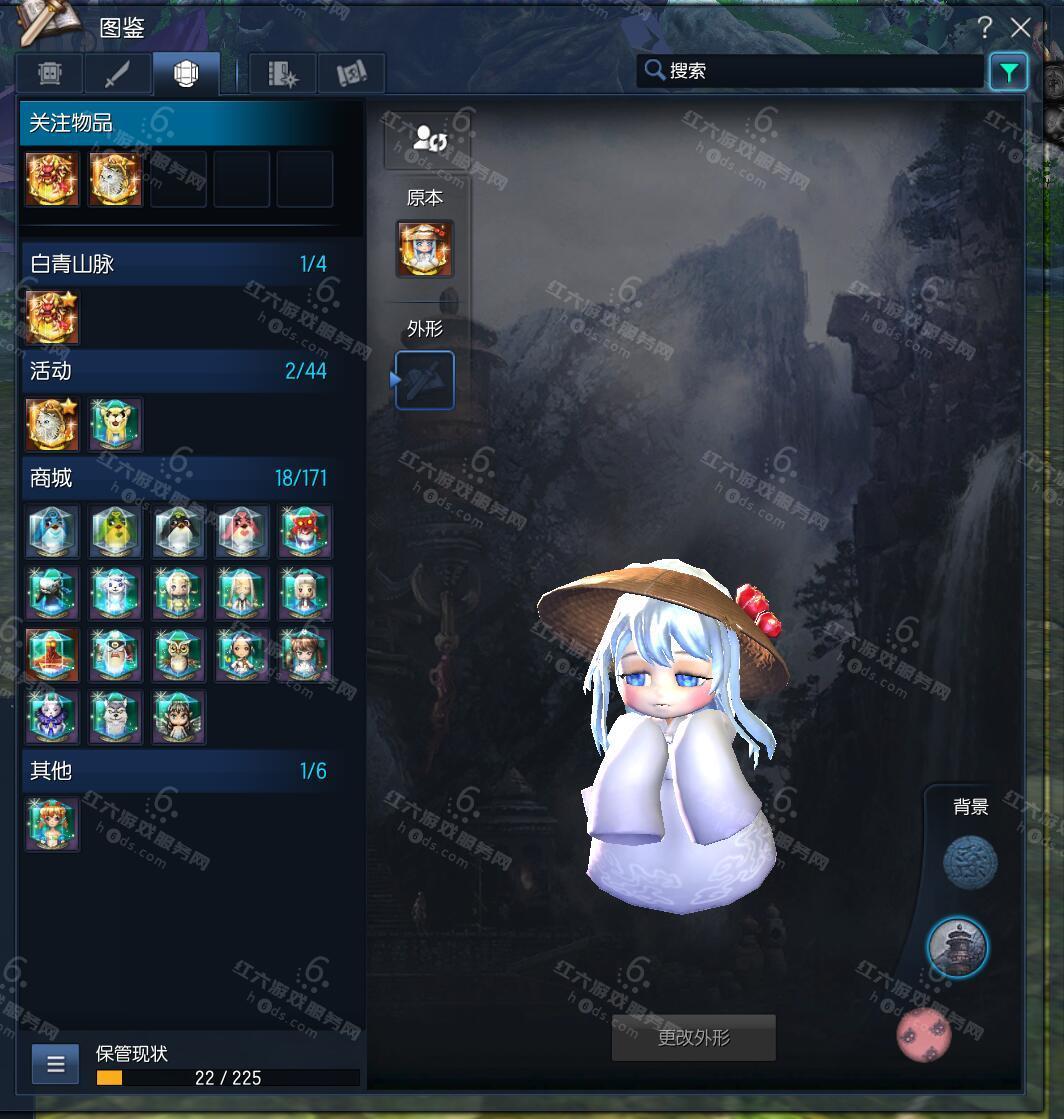
Task: Click the 更改外形 button
Action: tap(693, 1038)
